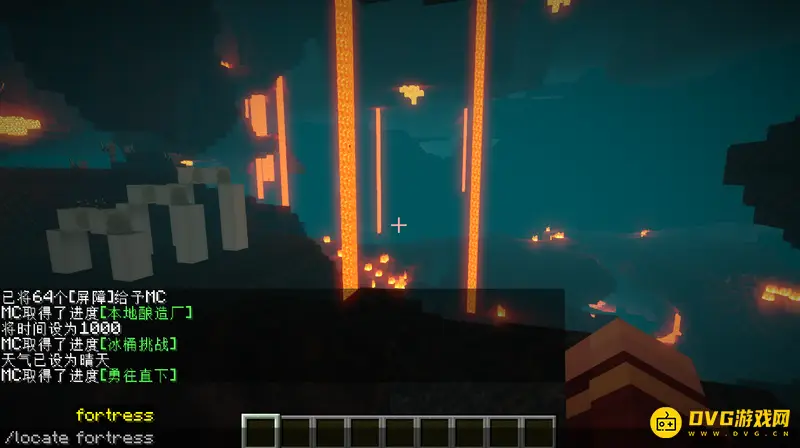Image resolution: width=800 pixels, height=448 pixels.
Task: Select the yellow "fortress" command suggestion
Action: 114,415
